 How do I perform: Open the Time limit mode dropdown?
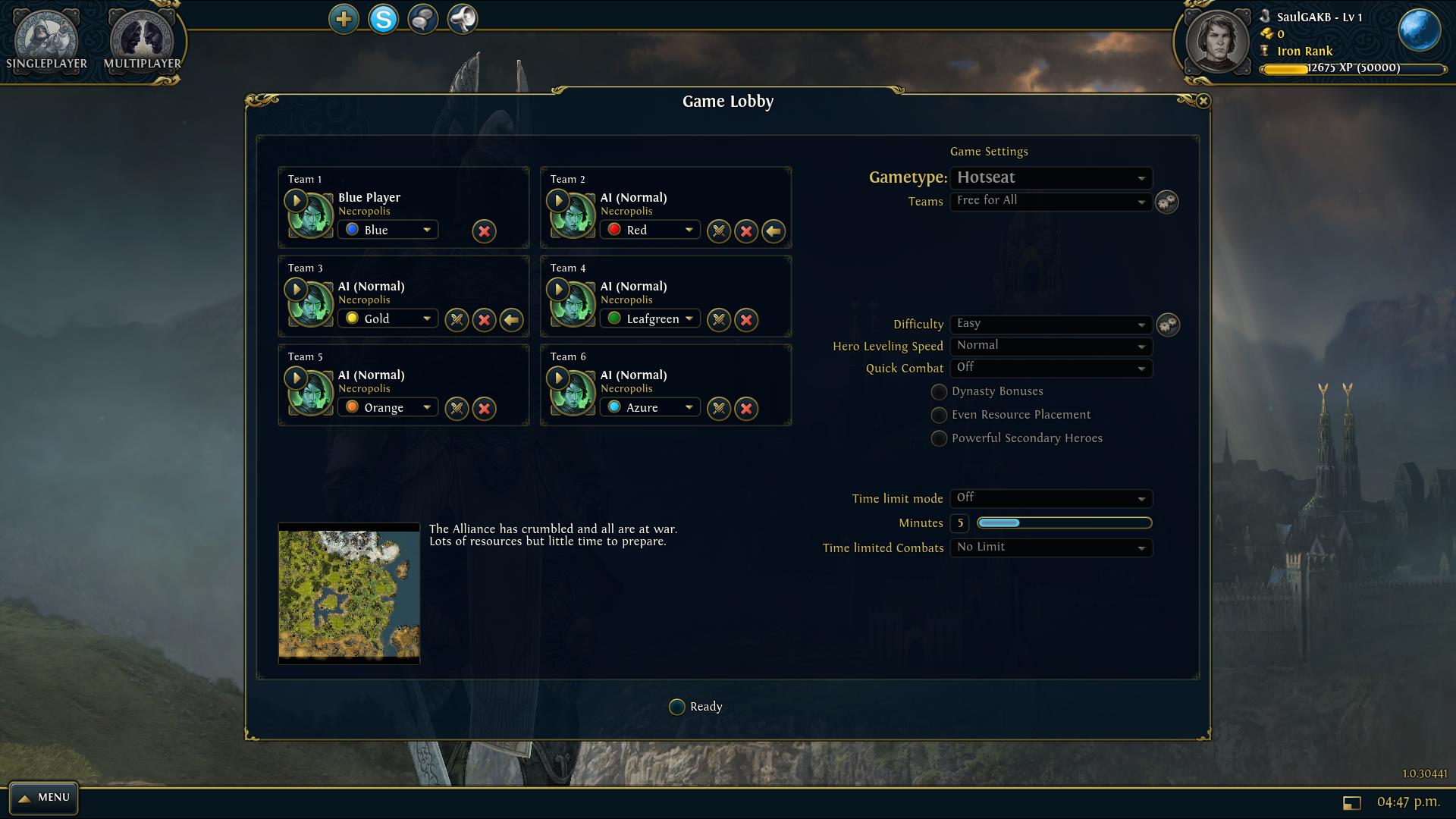pyautogui.click(x=1050, y=498)
